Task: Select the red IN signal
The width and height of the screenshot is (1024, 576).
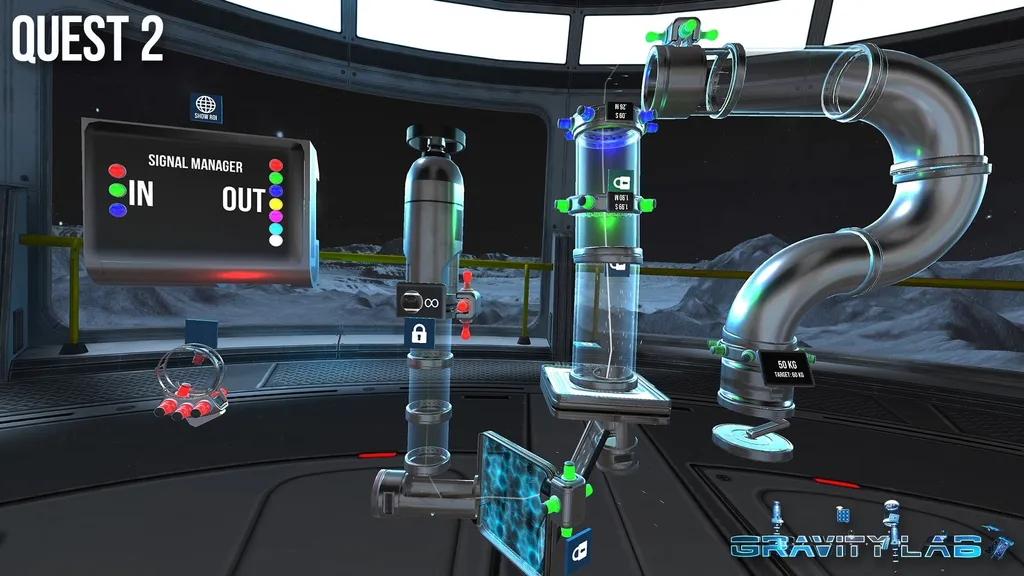Action: tap(117, 170)
